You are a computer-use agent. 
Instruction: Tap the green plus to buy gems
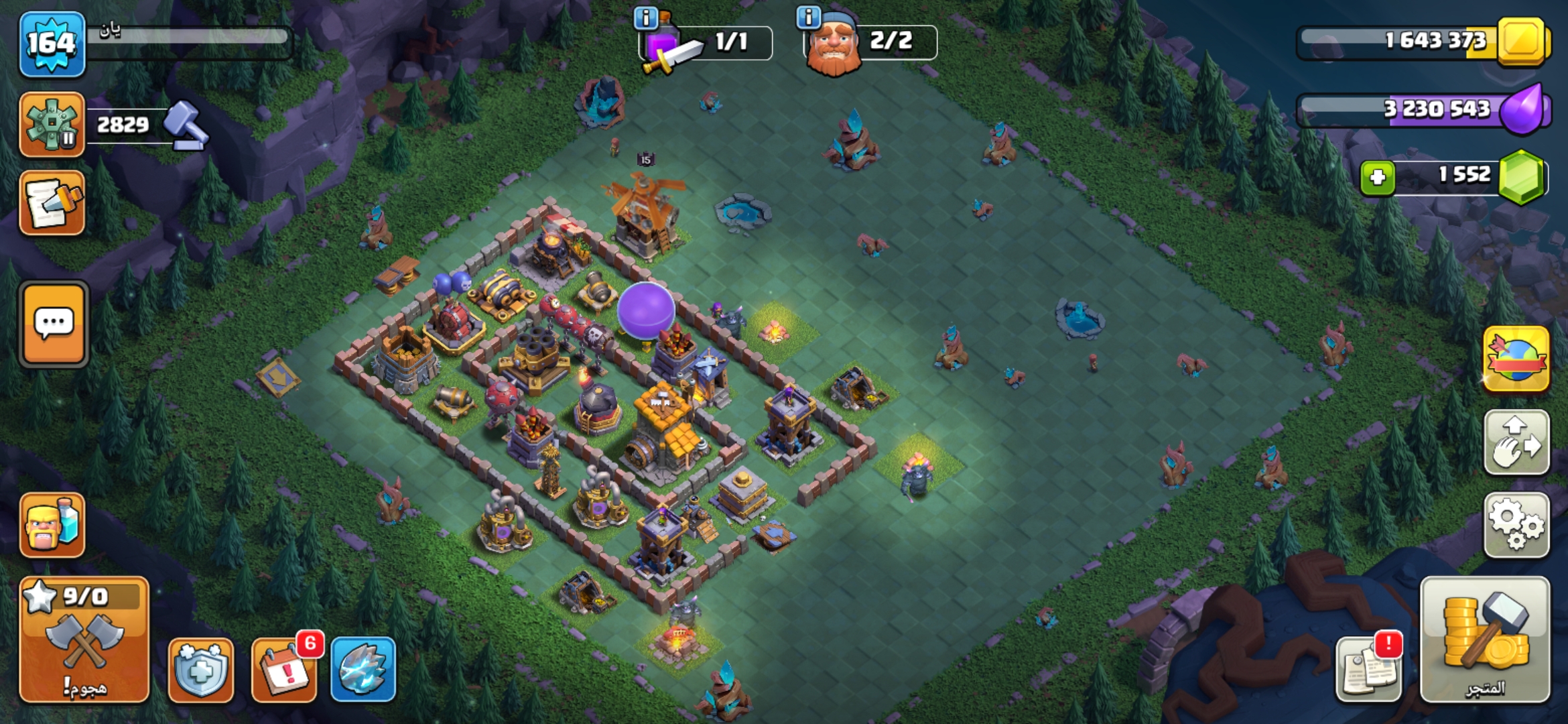(x=1378, y=178)
